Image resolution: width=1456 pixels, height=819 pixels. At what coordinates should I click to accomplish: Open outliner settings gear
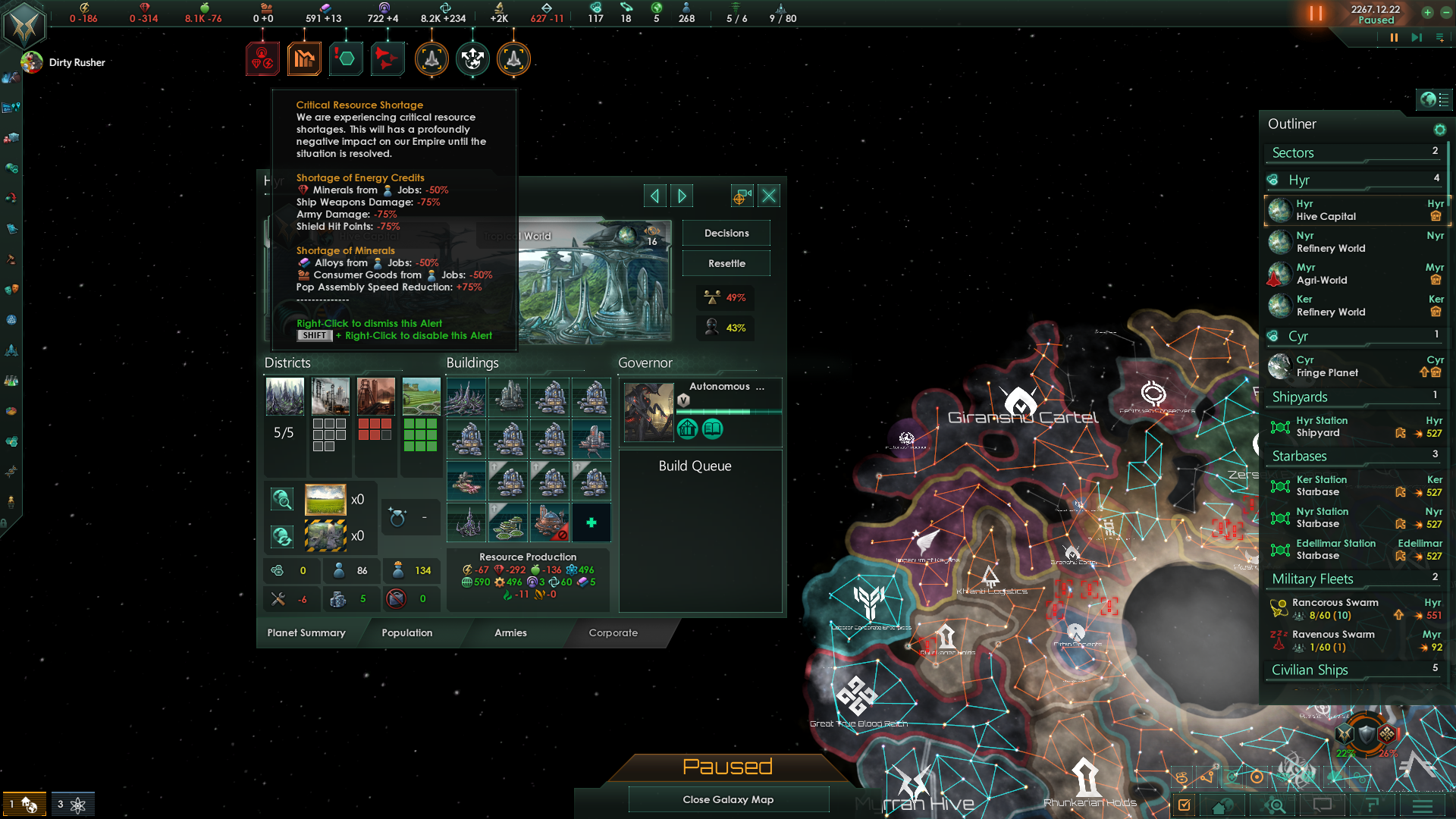pyautogui.click(x=1439, y=130)
